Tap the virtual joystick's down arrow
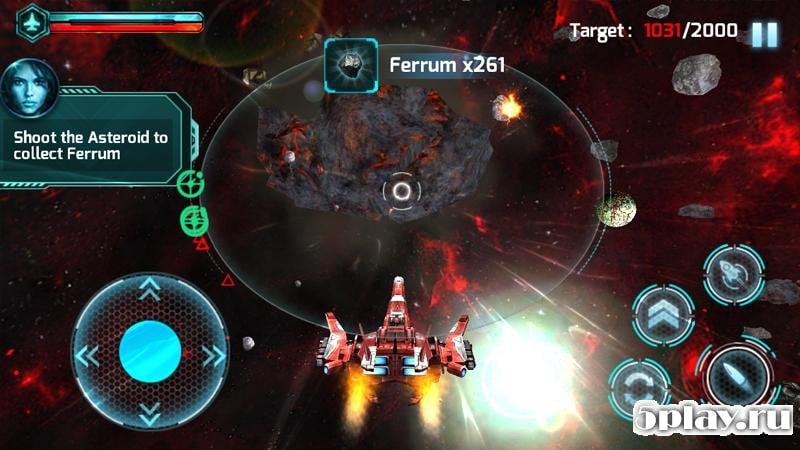 [x=150, y=413]
